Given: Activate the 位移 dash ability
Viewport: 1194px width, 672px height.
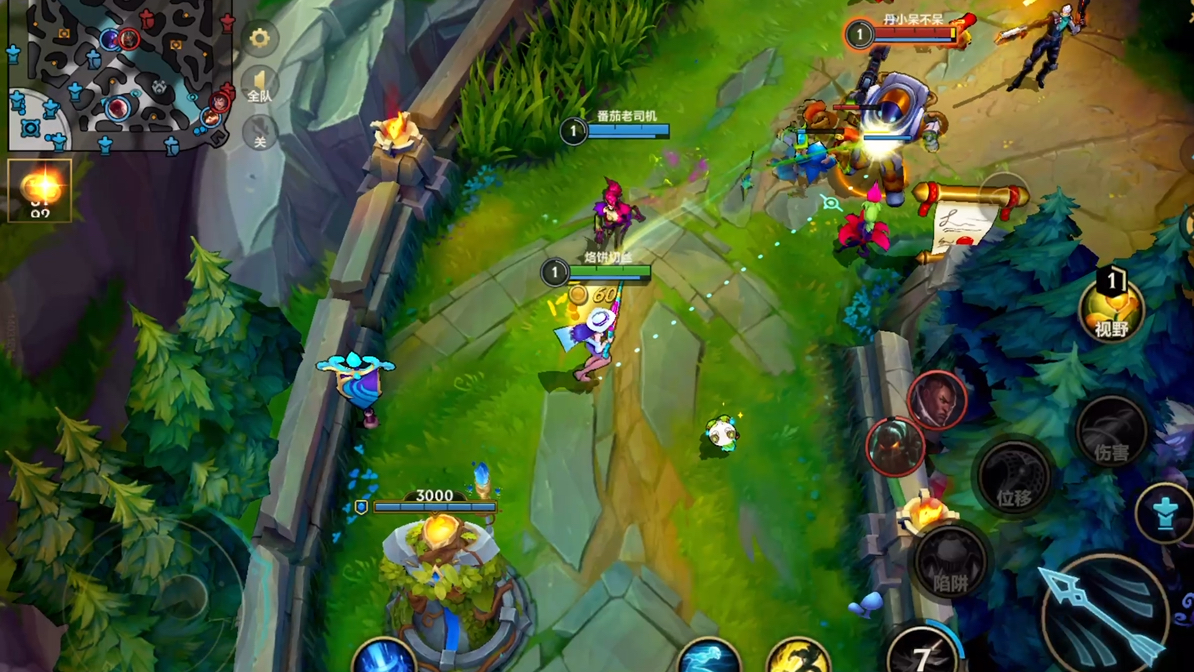Looking at the screenshot, I should pos(1013,479).
